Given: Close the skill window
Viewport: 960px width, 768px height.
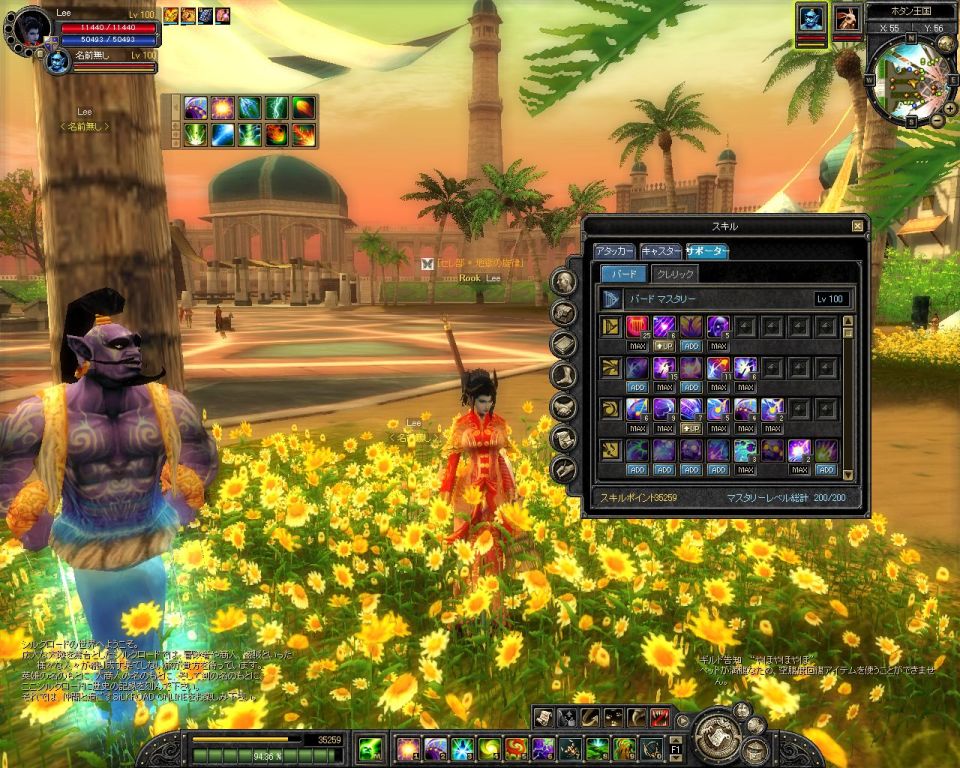Looking at the screenshot, I should click(857, 226).
